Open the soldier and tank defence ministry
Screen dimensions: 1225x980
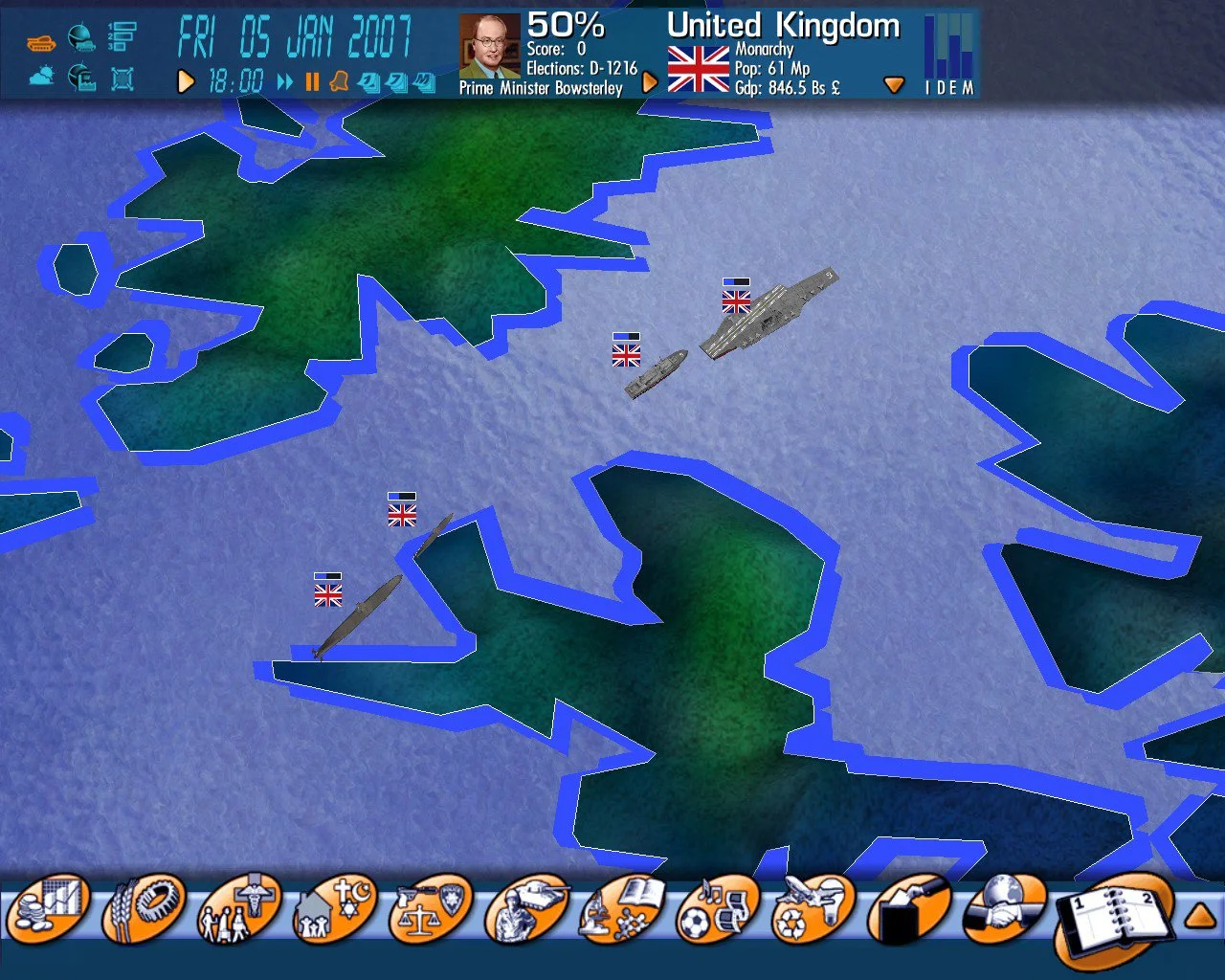click(526, 911)
